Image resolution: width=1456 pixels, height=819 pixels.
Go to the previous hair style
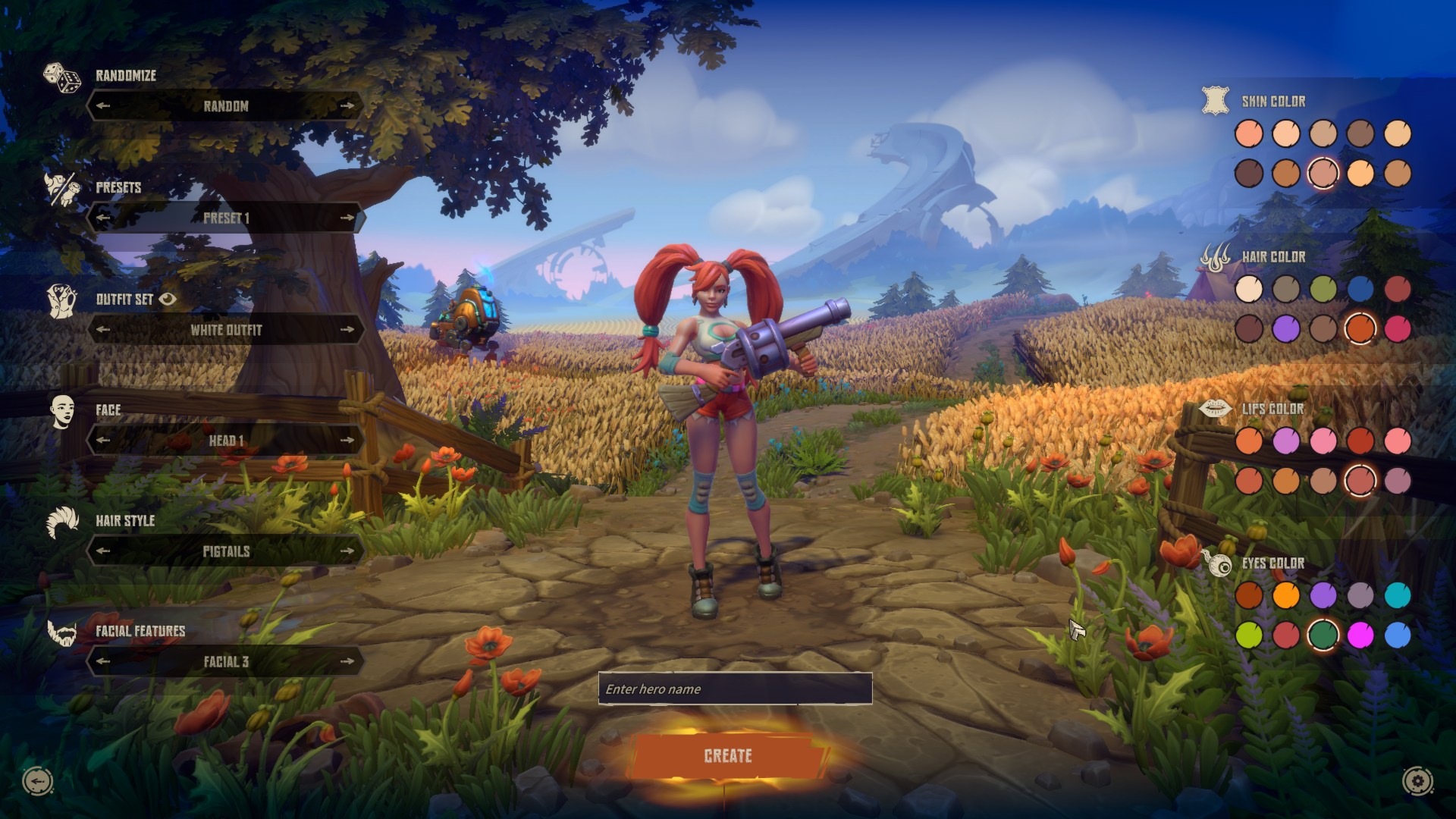click(x=104, y=551)
